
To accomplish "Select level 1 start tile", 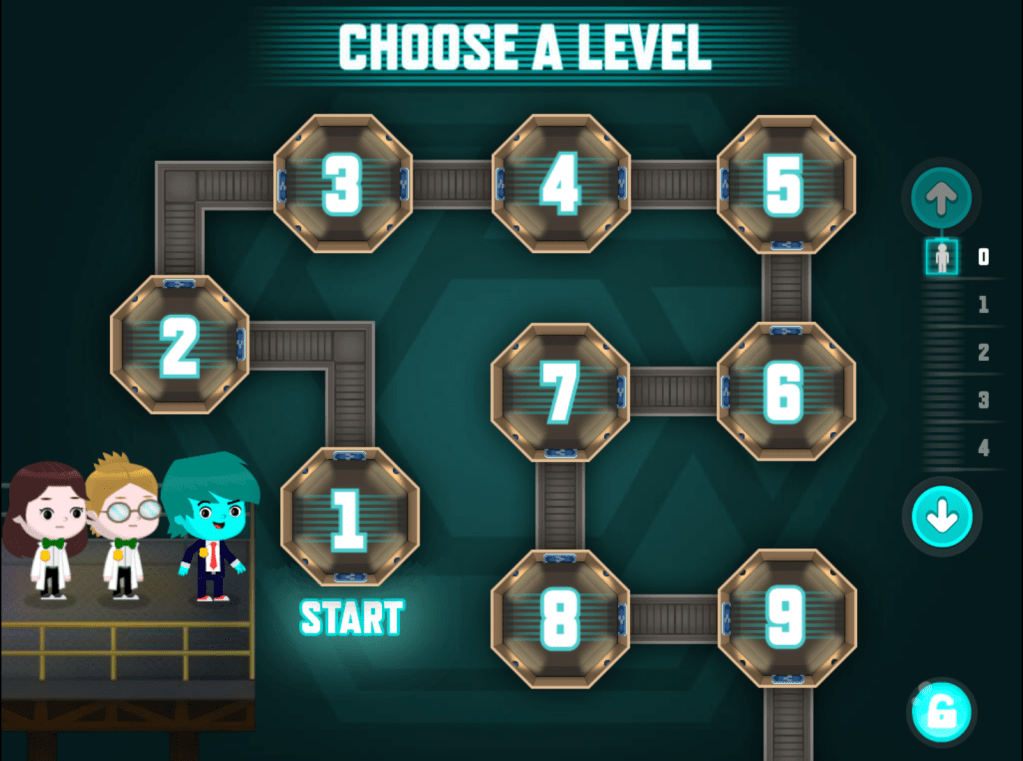I will click(349, 517).
